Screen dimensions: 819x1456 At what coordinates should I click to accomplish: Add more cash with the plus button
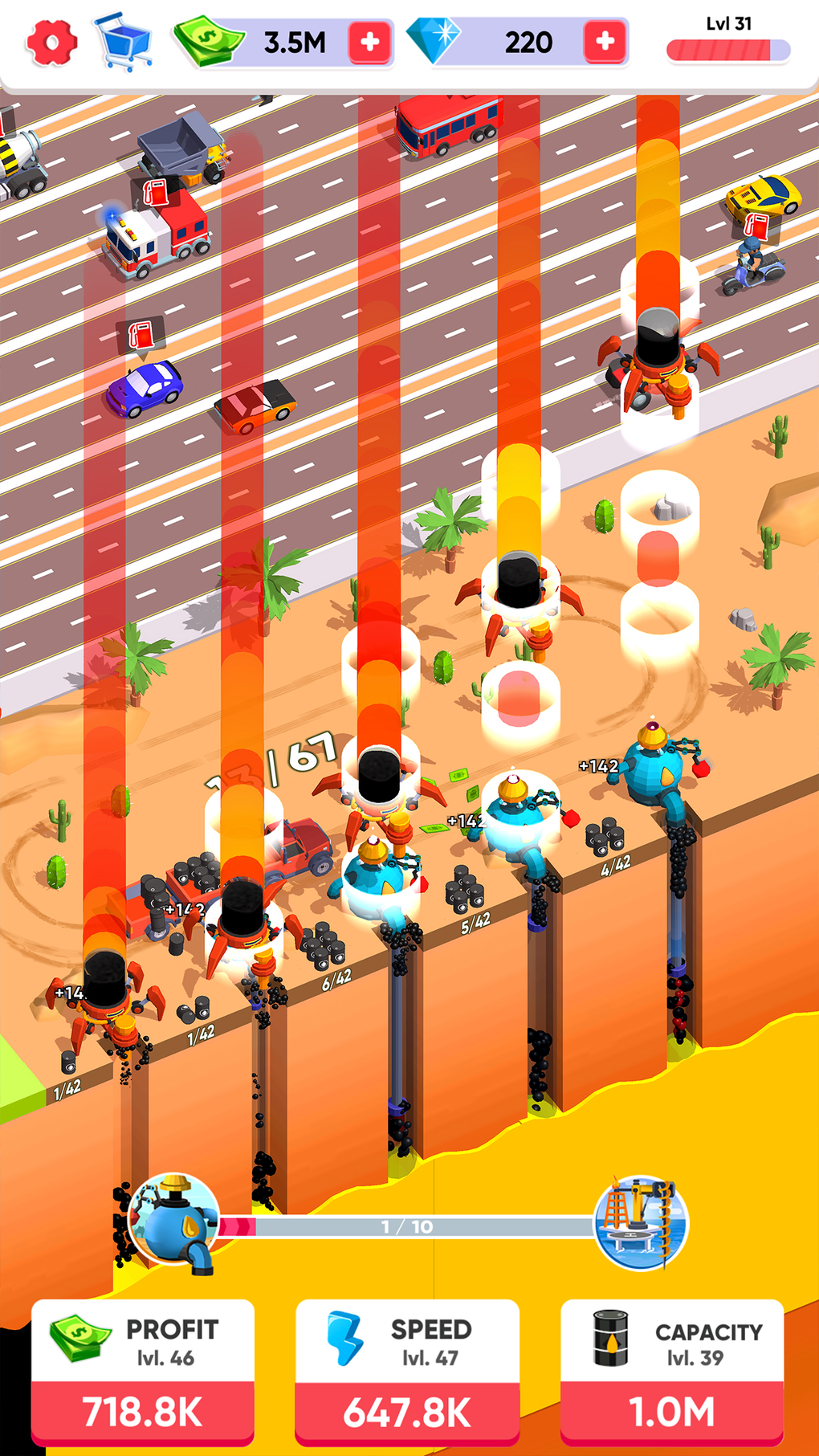tap(370, 42)
